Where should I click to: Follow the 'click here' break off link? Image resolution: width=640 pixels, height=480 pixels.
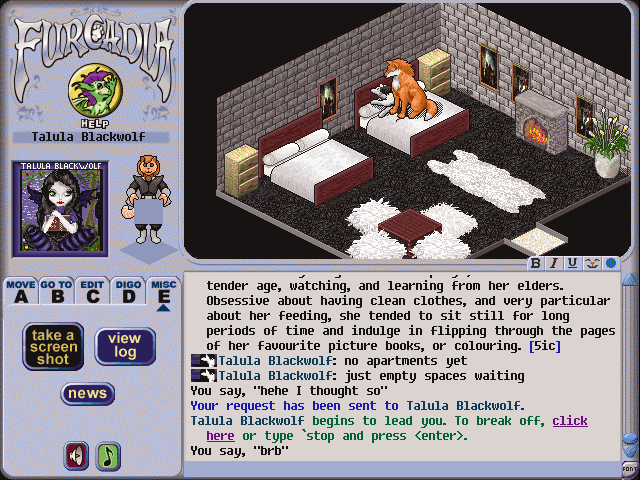(570, 421)
